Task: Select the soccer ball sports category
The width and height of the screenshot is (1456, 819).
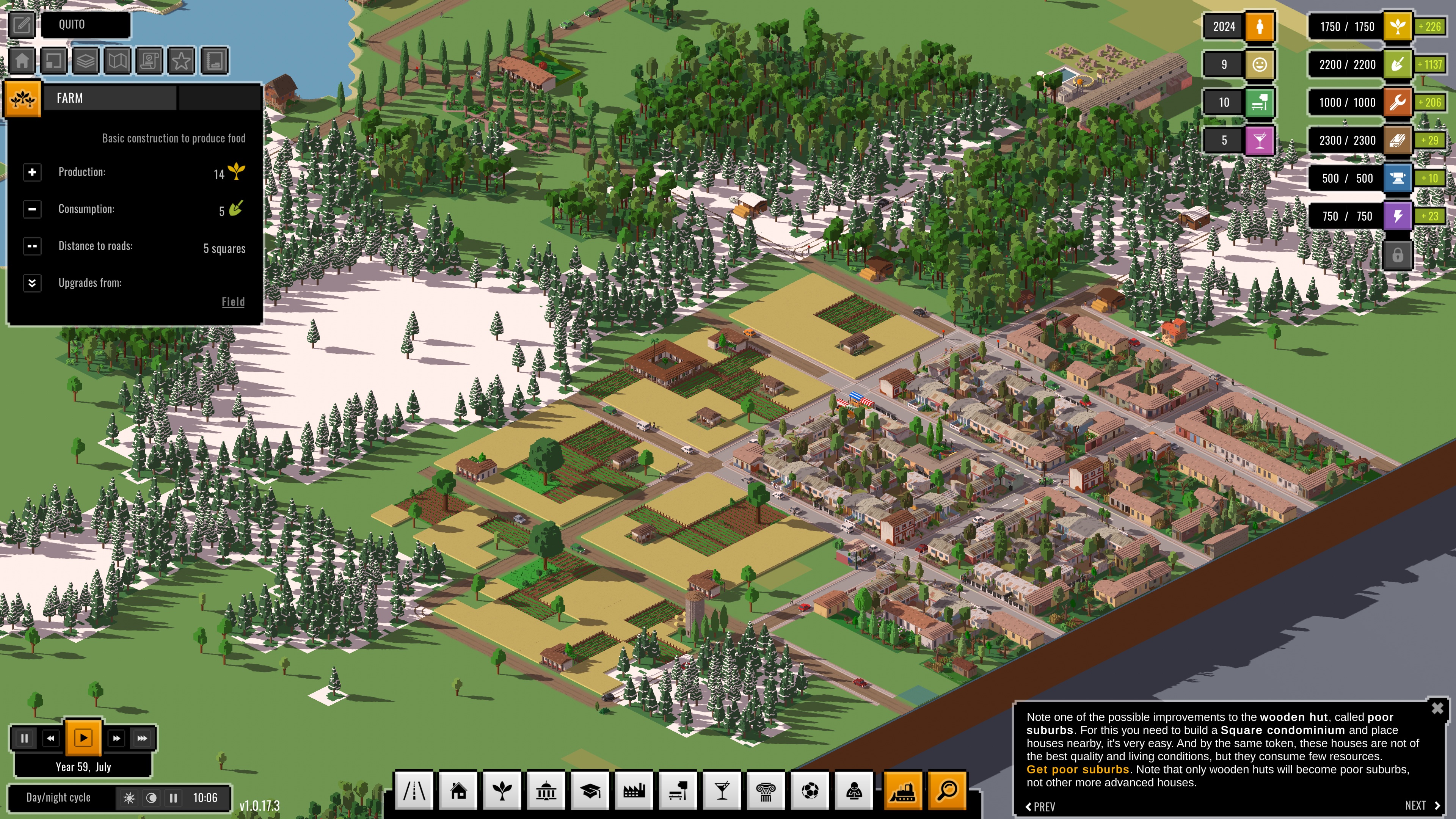Action: [x=810, y=791]
